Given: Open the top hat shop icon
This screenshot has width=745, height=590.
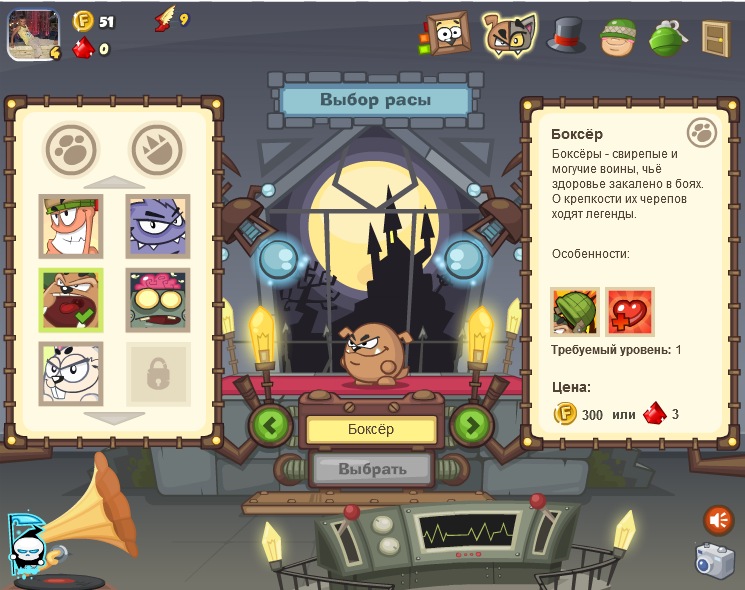Looking at the screenshot, I should [x=566, y=35].
